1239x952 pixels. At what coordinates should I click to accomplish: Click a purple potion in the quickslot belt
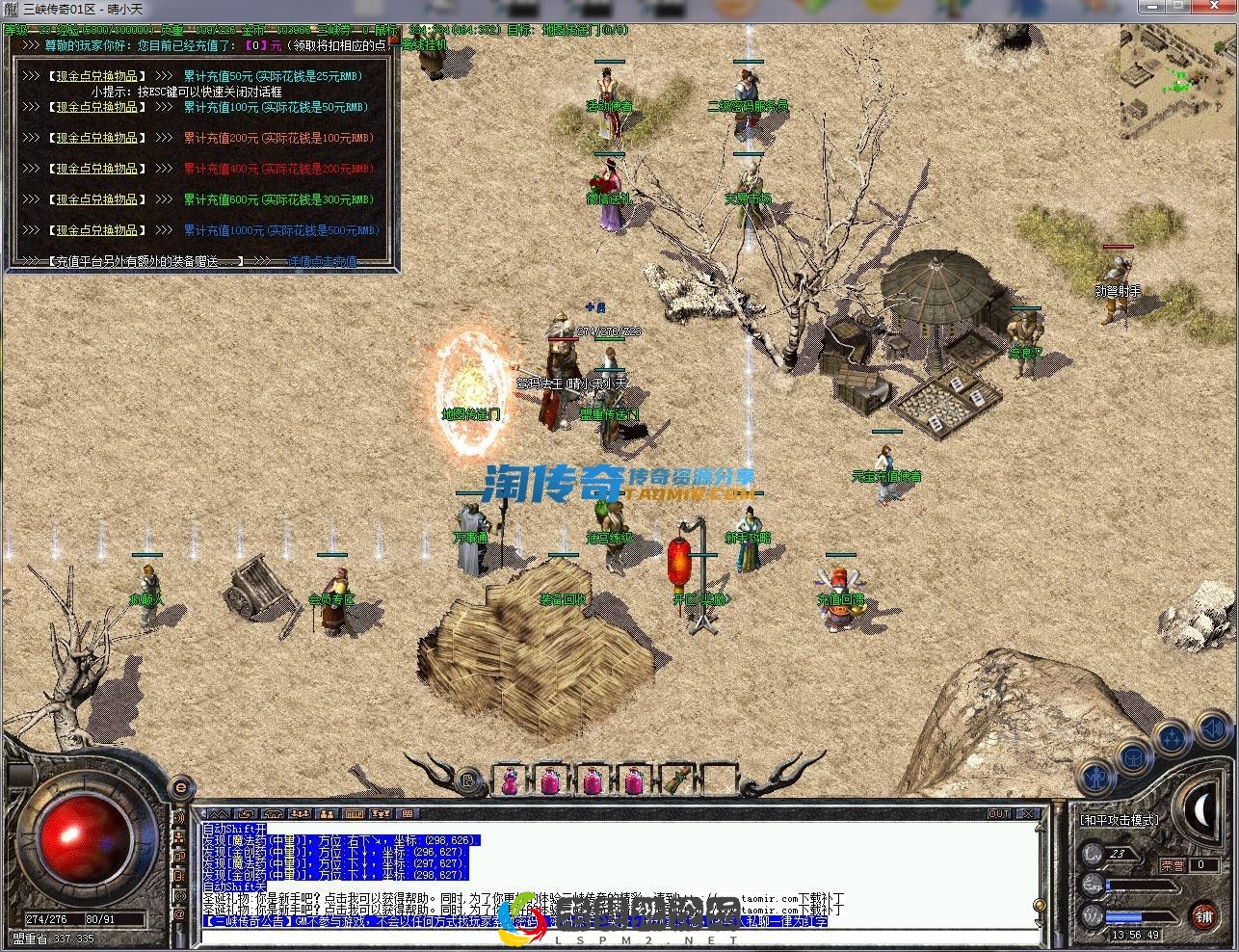pyautogui.click(x=509, y=781)
